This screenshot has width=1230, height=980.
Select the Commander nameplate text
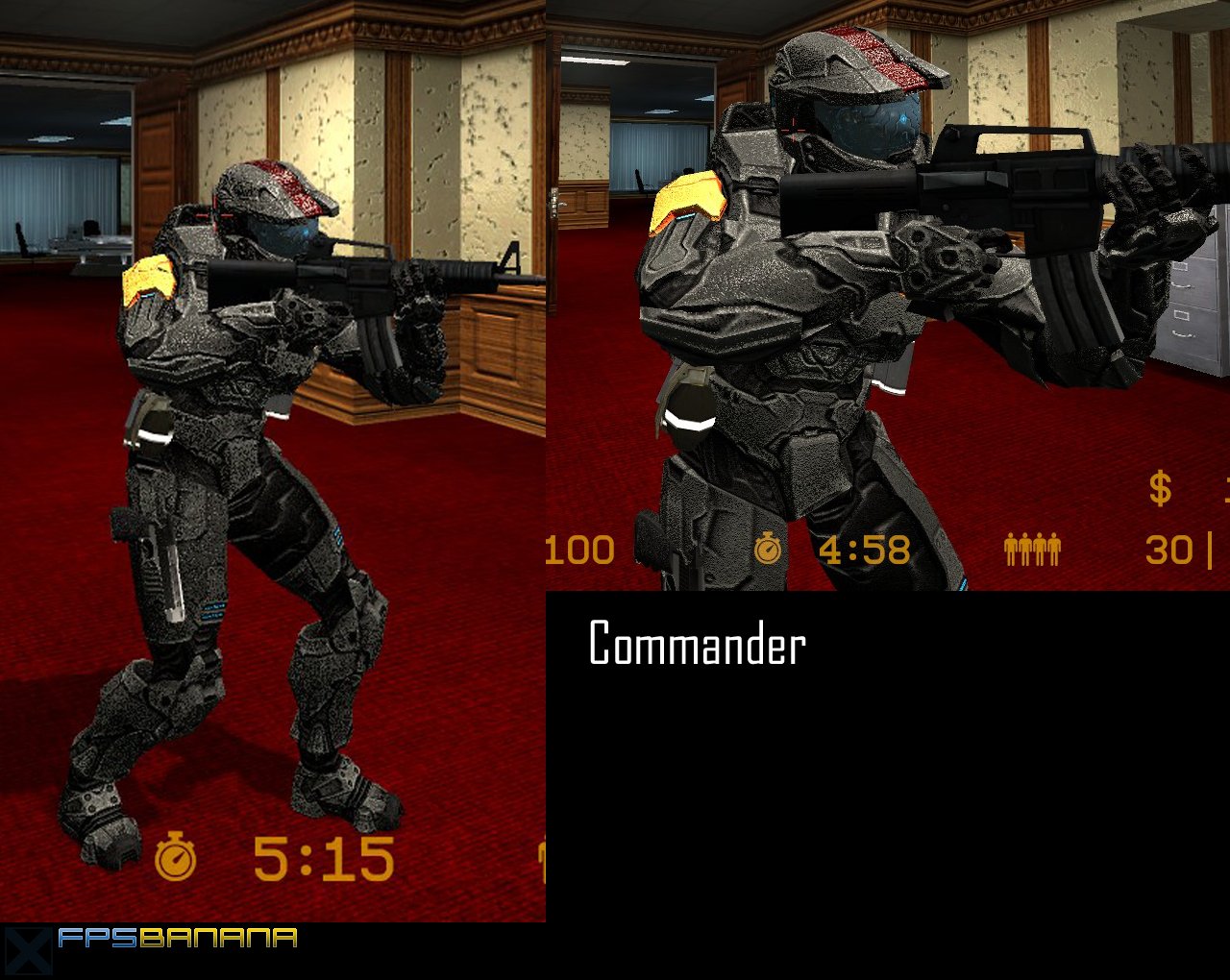pos(697,642)
